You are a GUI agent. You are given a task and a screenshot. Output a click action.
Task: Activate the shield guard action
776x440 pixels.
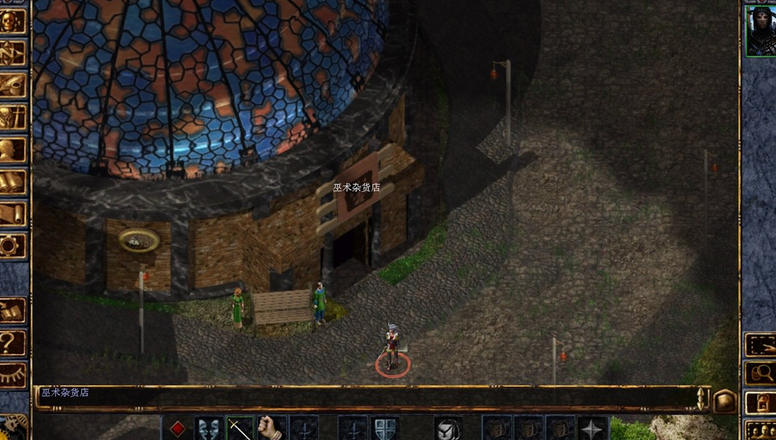point(384,428)
